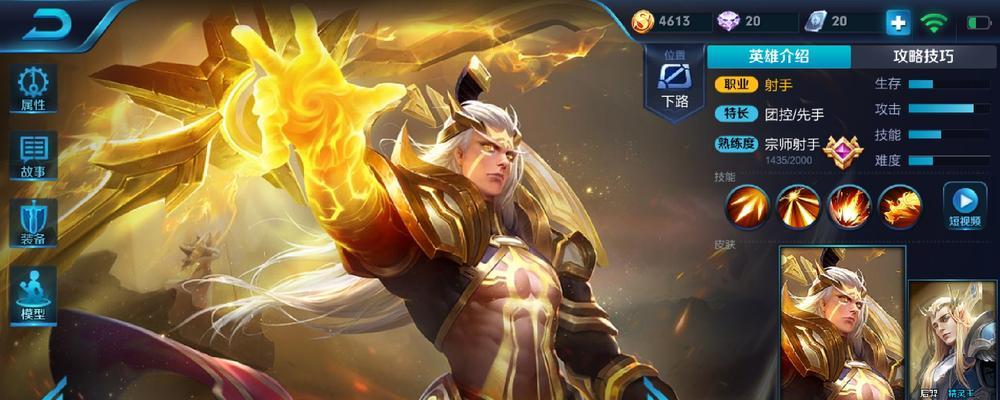
Task: Open the 故事 hero story page
Action: pos(33,155)
